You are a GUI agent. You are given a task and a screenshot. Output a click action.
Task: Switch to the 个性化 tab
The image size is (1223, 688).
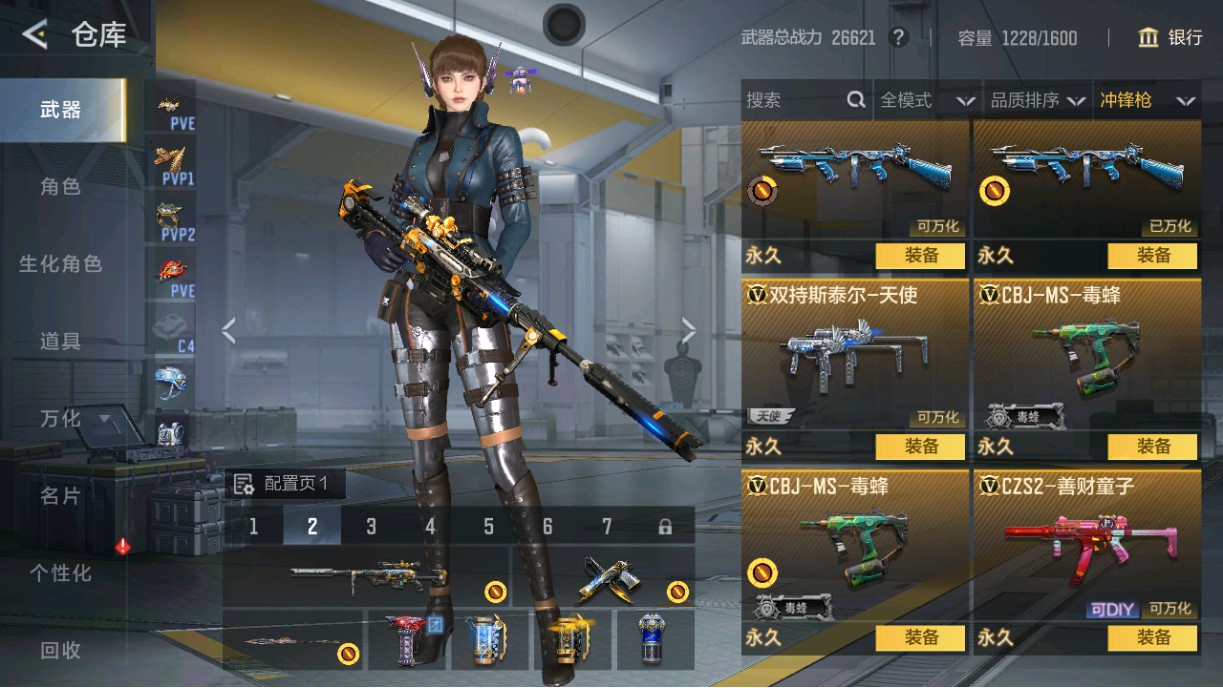[60, 573]
